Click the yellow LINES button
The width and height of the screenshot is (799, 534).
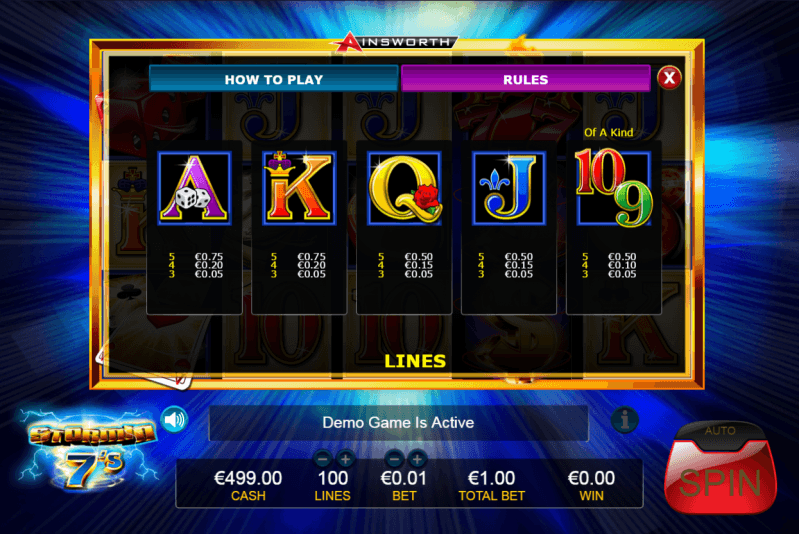(x=415, y=360)
